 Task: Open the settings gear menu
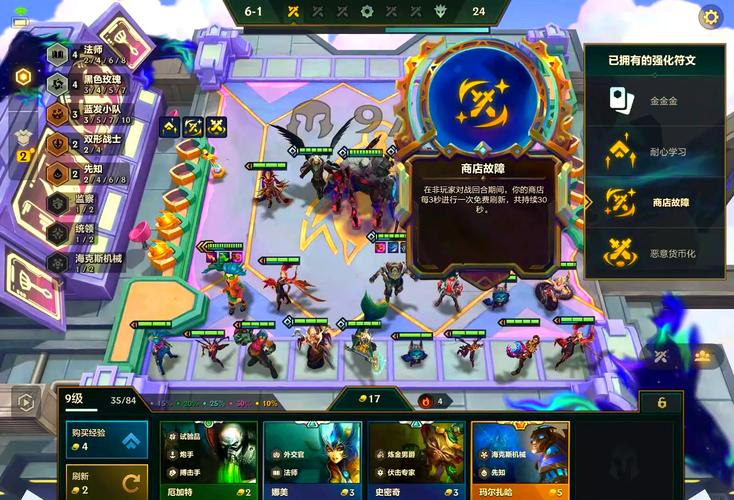[x=711, y=16]
